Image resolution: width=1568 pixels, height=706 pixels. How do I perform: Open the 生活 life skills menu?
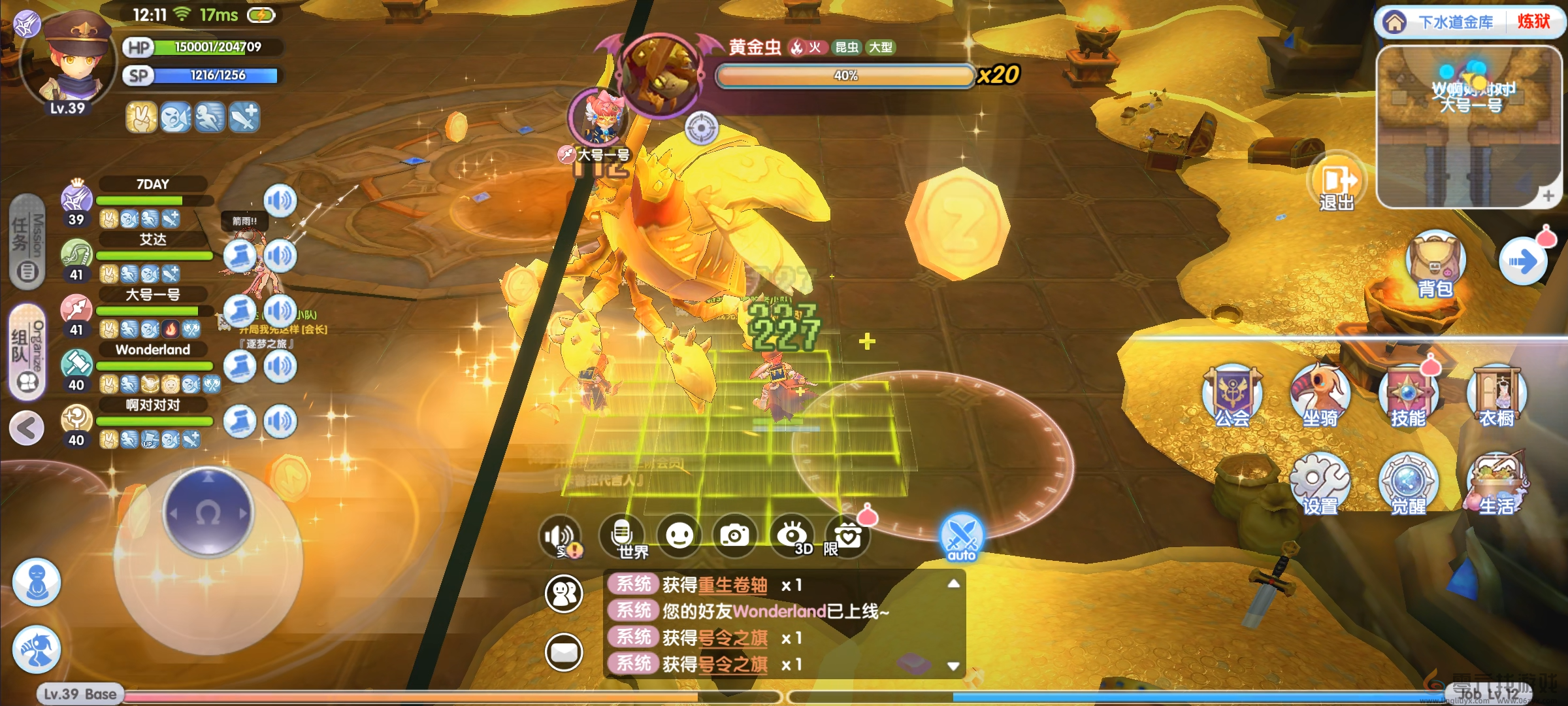tap(1496, 484)
